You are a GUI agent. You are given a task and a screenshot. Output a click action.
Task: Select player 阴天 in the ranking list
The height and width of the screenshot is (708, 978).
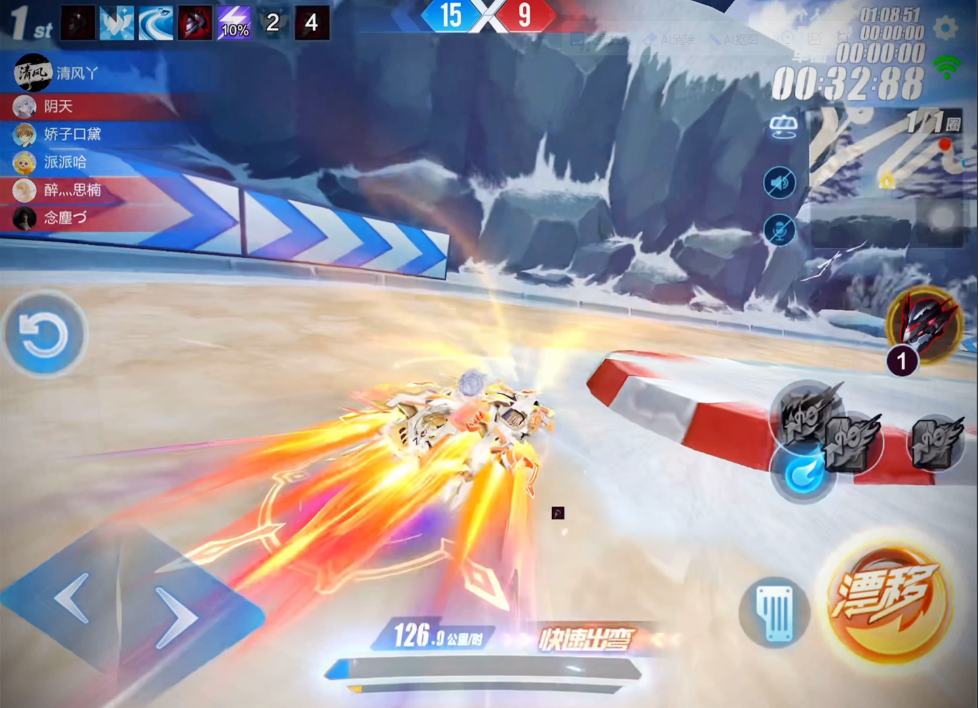58,106
